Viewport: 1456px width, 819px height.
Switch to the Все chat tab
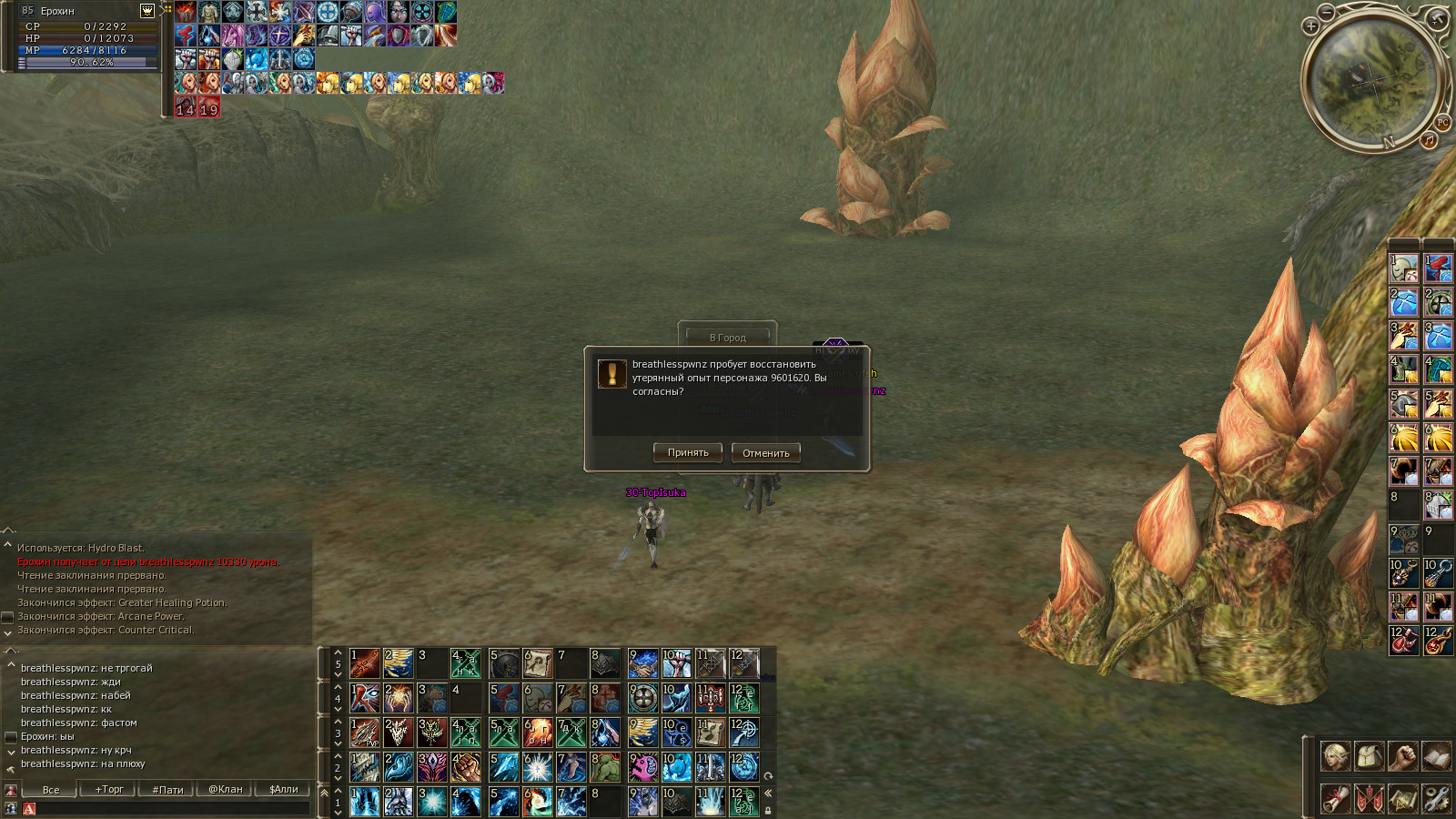(x=51, y=789)
